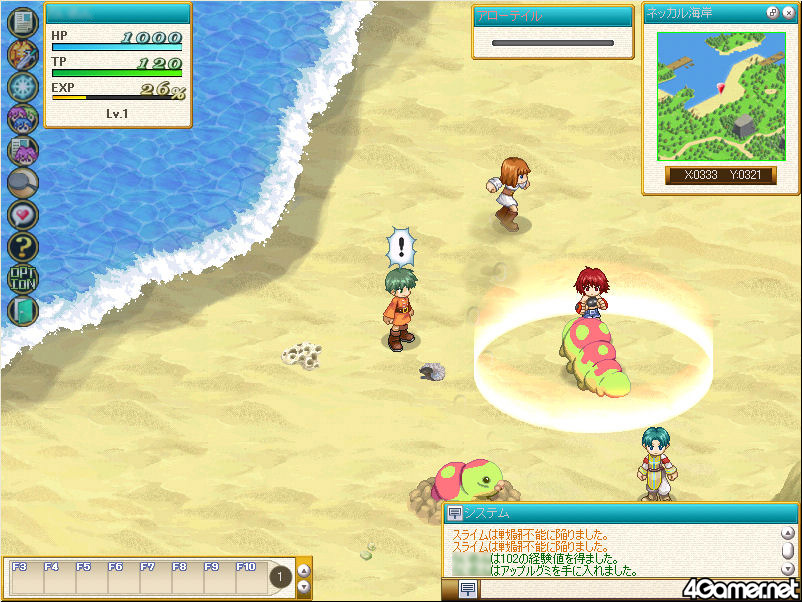
Task: Click the system log scrollbar
Action: coord(789,551)
